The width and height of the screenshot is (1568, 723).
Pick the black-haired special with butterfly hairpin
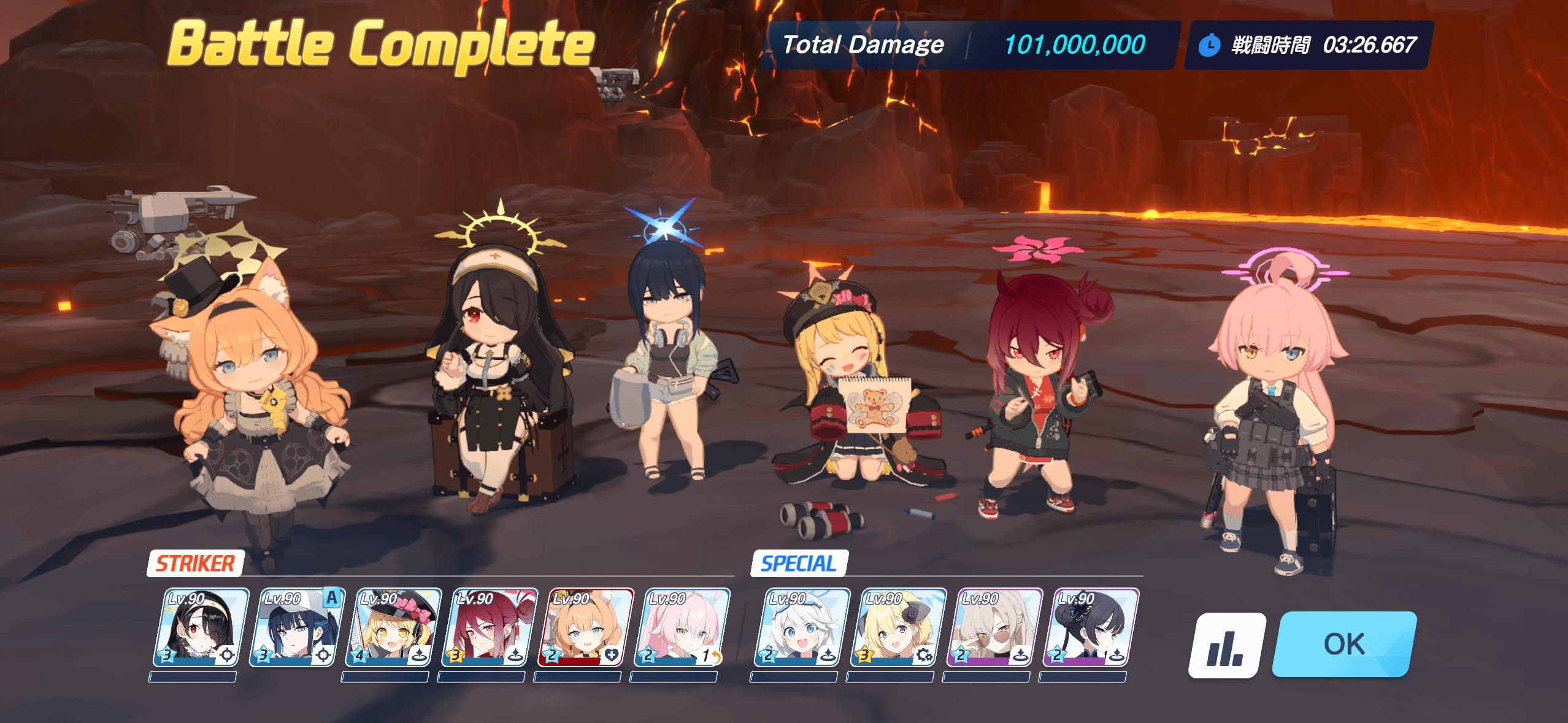click(x=1091, y=627)
